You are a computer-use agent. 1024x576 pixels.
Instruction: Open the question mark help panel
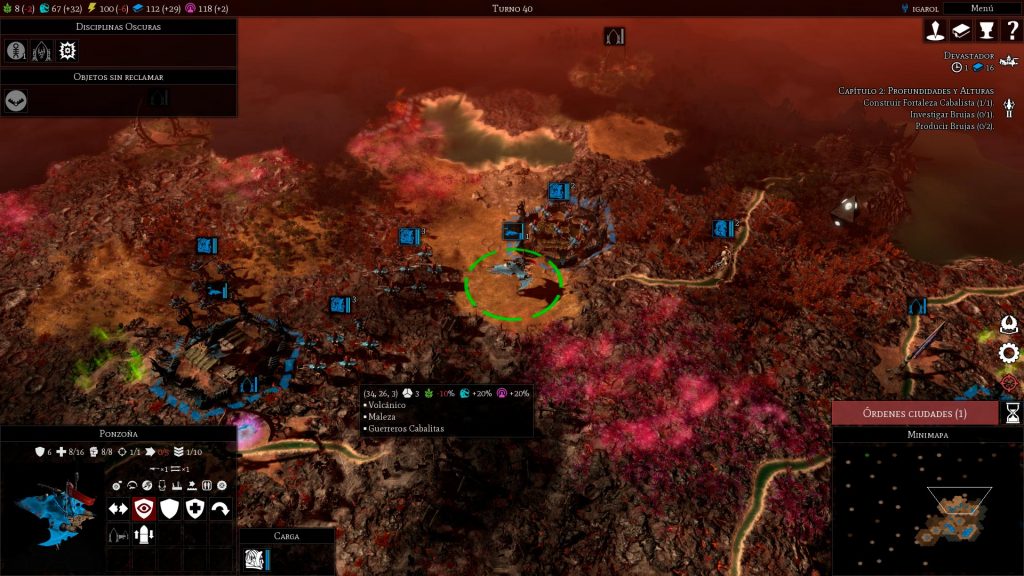coord(1012,31)
